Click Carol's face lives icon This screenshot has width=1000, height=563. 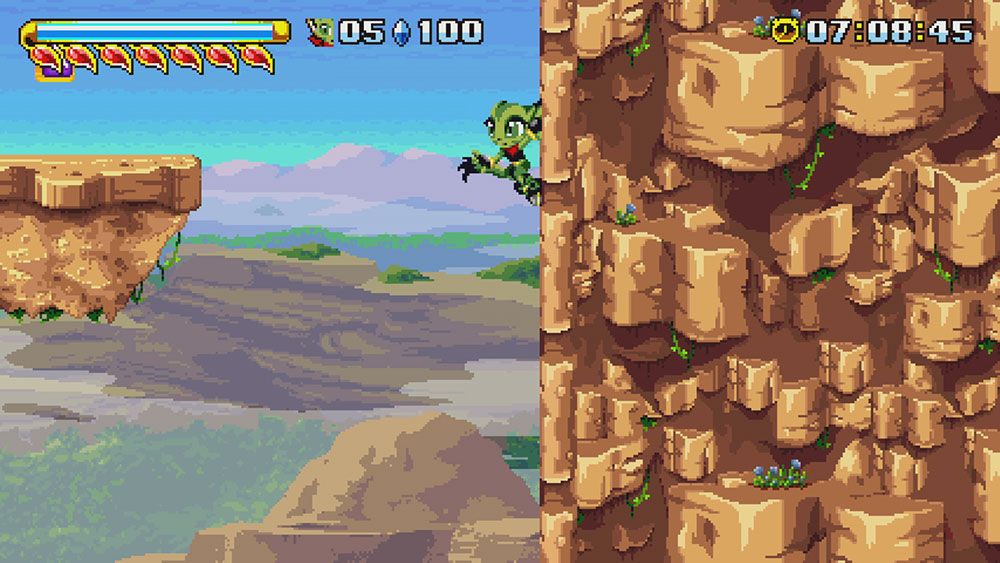[320, 32]
